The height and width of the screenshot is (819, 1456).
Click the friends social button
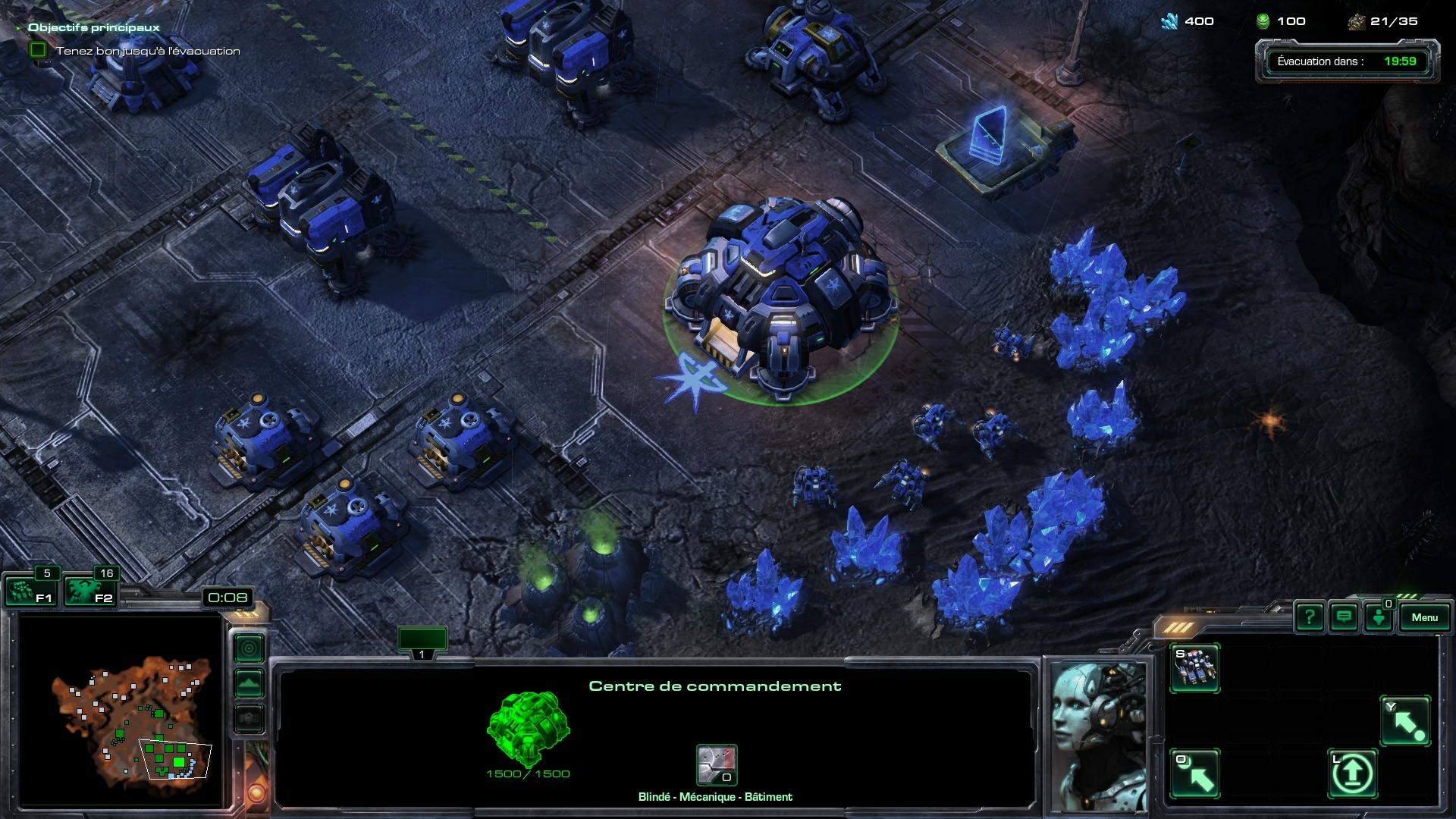pyautogui.click(x=1379, y=617)
